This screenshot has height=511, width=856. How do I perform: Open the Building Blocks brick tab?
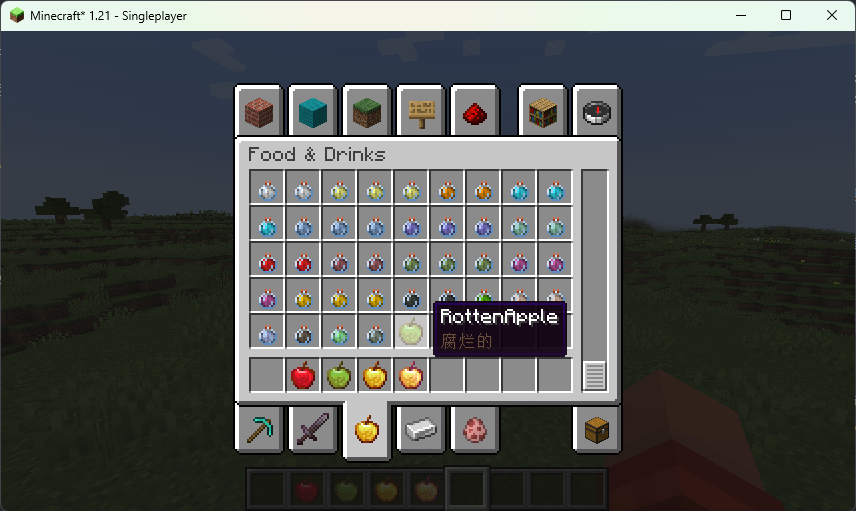pos(259,112)
